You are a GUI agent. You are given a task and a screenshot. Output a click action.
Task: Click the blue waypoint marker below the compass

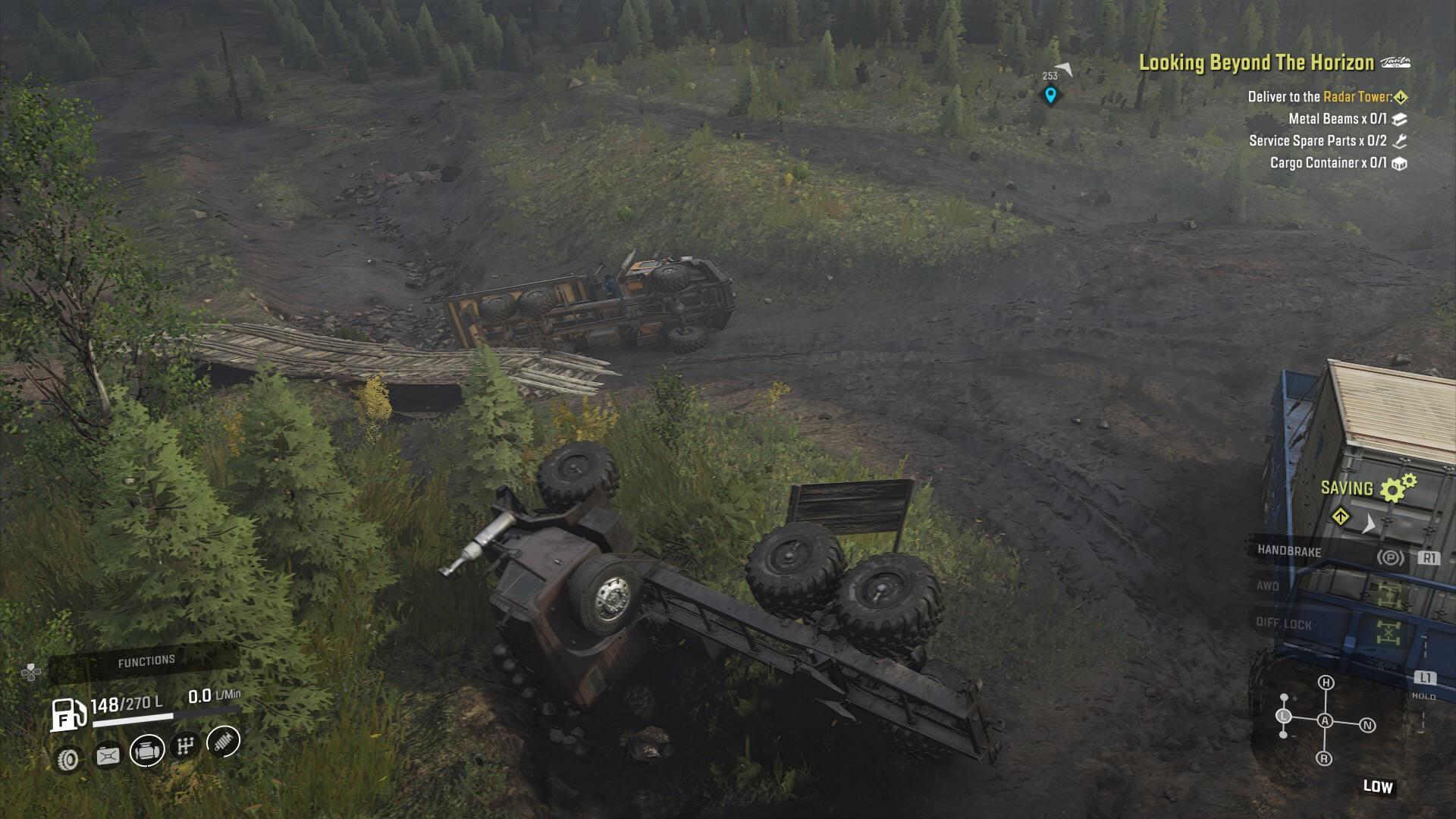(1050, 94)
